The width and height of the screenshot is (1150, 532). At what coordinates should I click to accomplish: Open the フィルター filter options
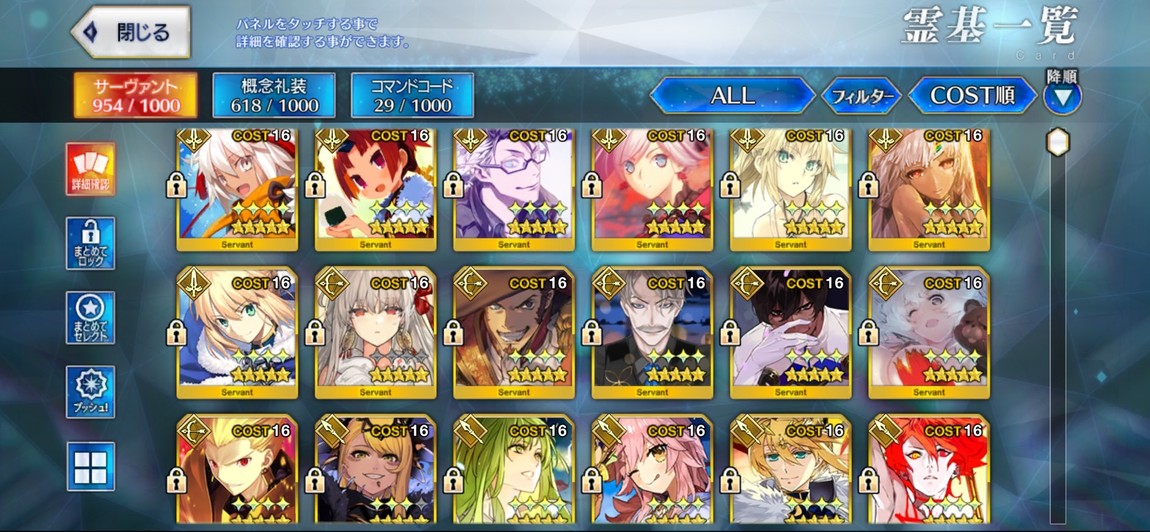click(x=861, y=97)
